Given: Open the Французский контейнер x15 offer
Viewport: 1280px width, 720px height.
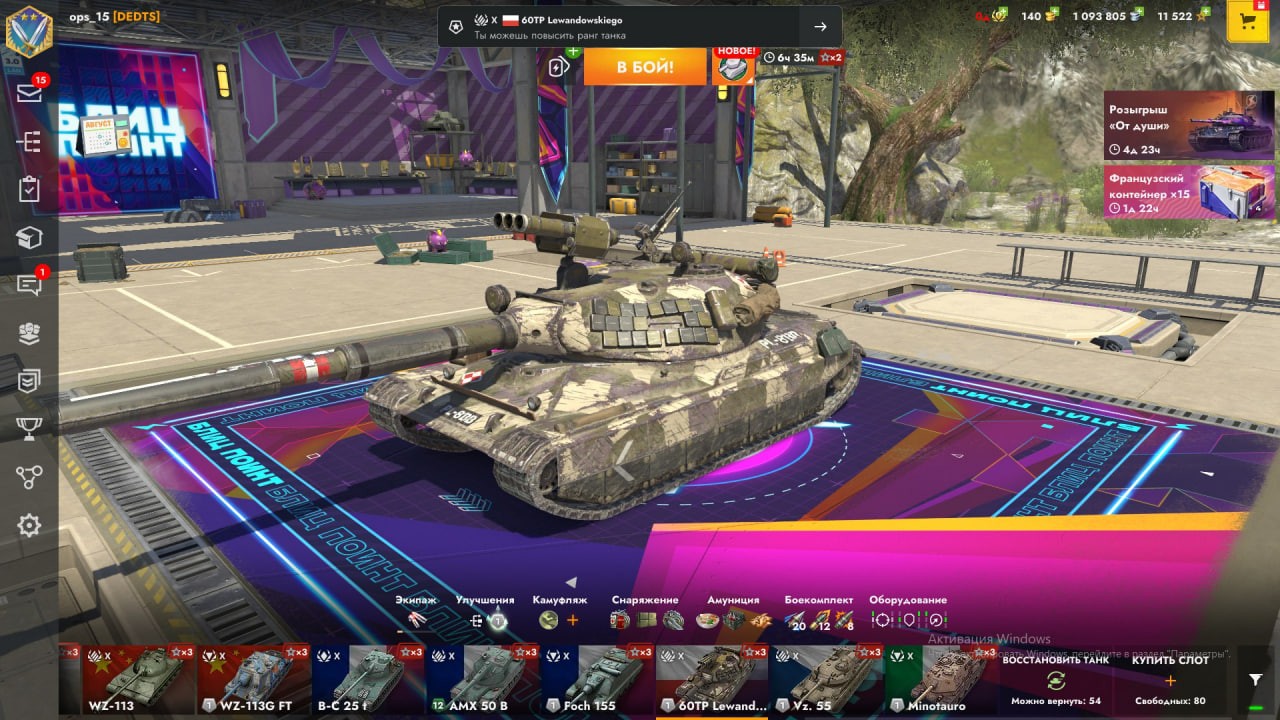Looking at the screenshot, I should click(1189, 192).
